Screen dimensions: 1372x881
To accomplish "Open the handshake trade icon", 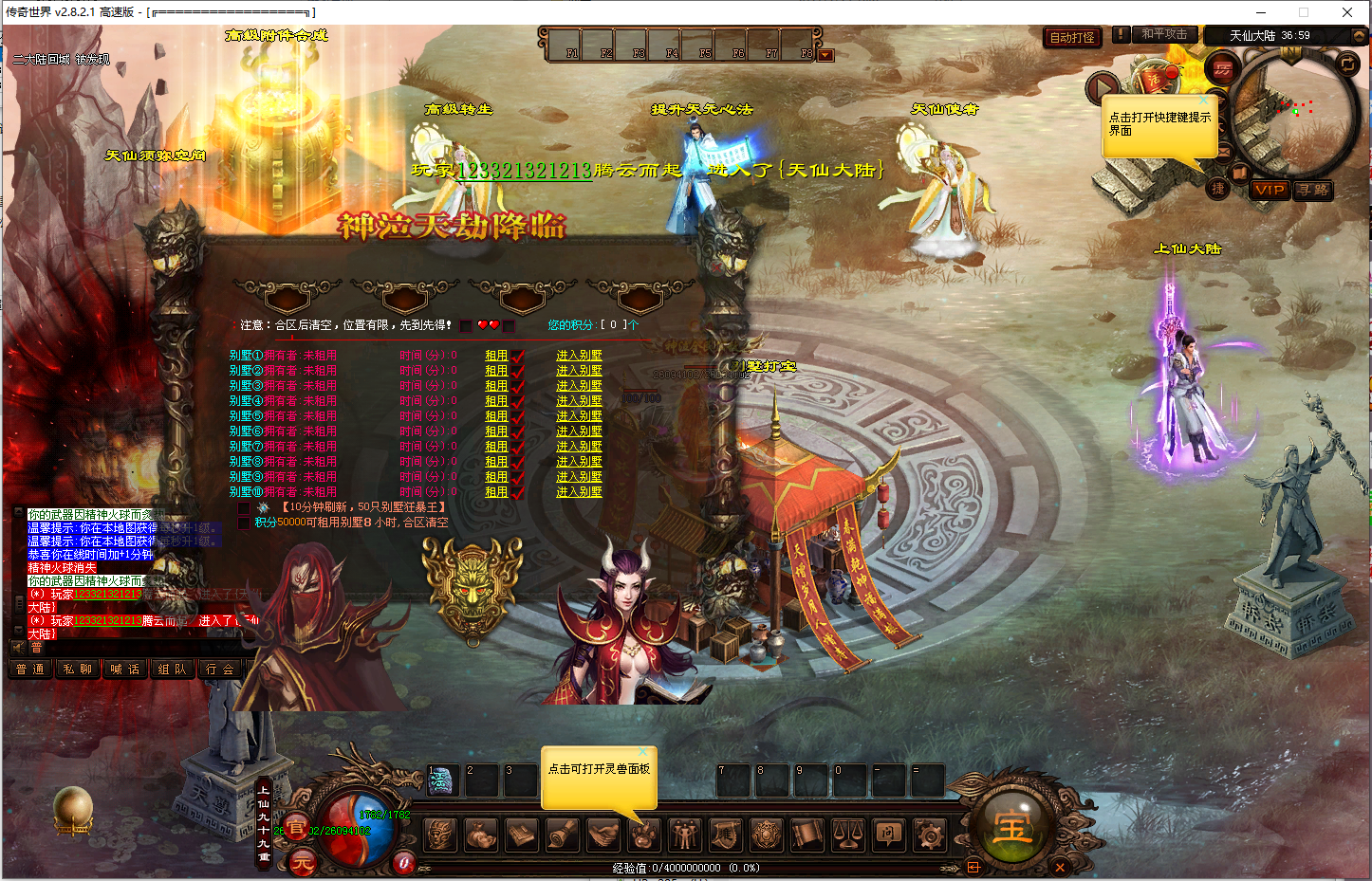I will pos(603,835).
